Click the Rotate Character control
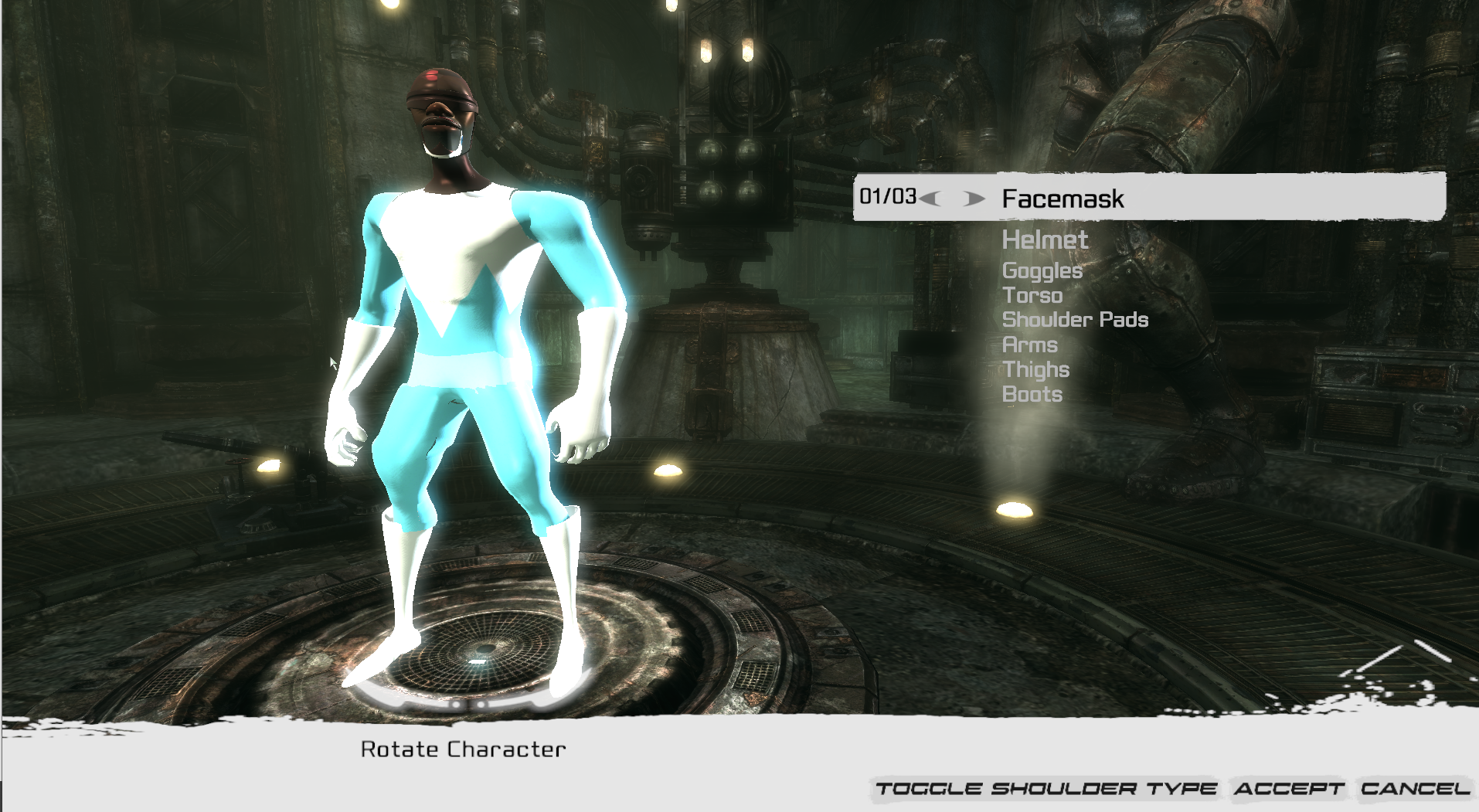 (x=462, y=748)
